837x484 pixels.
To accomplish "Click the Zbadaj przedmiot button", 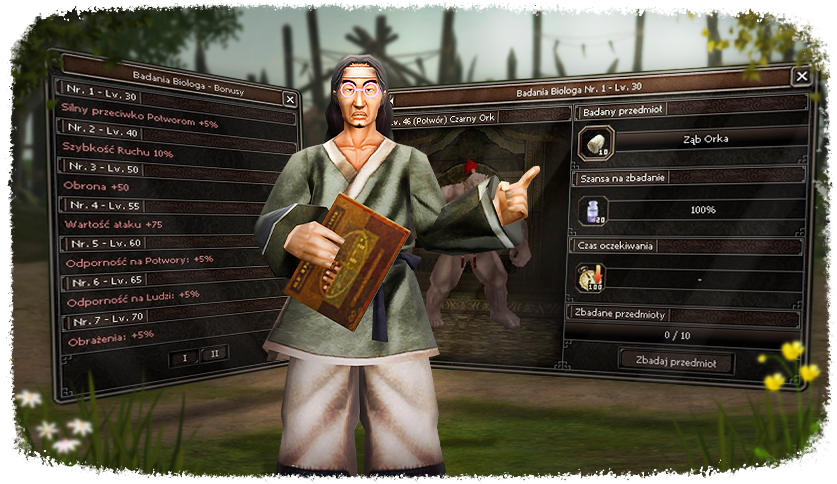I will click(676, 361).
